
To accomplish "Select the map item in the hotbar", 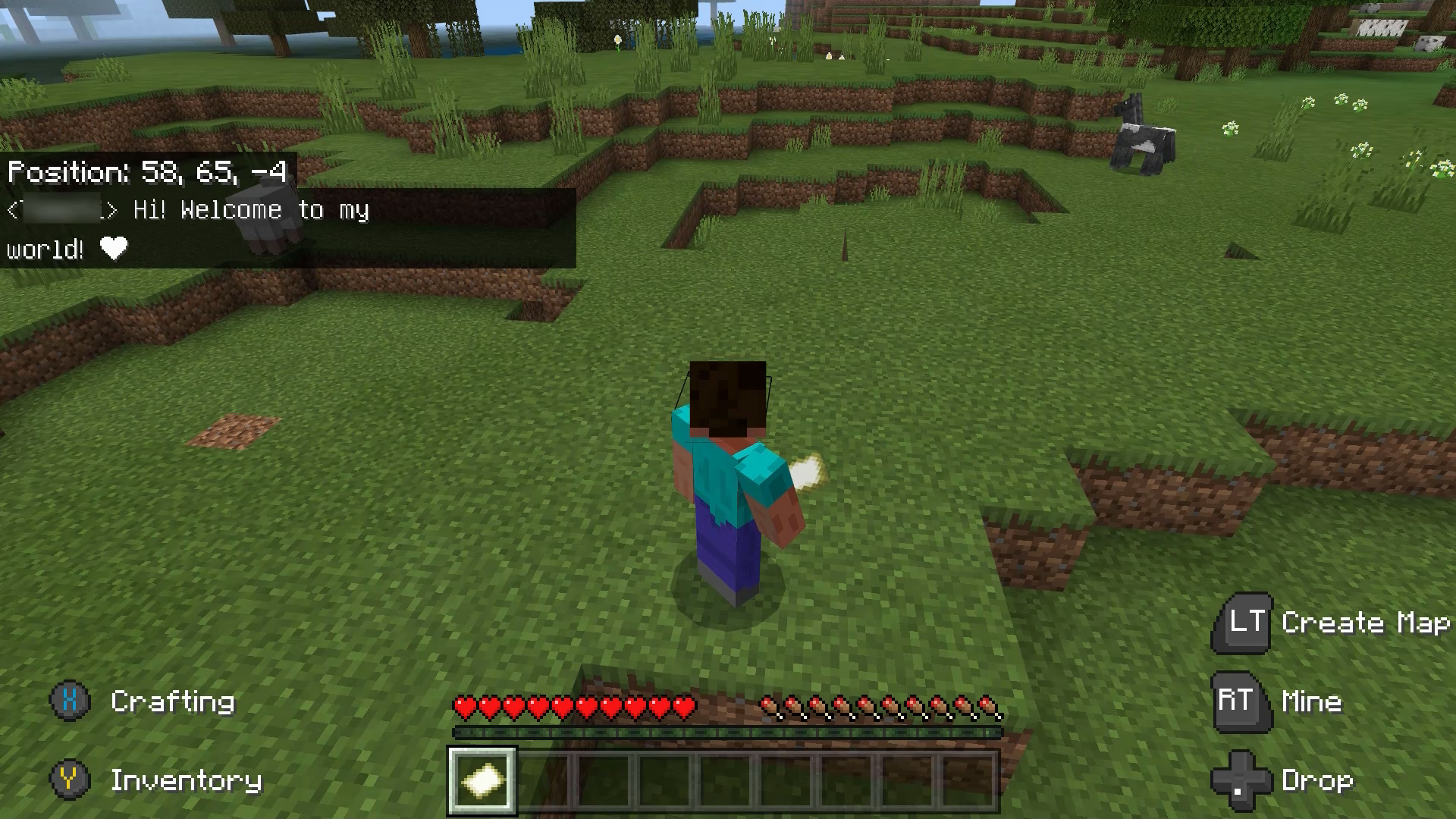I will pyautogui.click(x=482, y=781).
